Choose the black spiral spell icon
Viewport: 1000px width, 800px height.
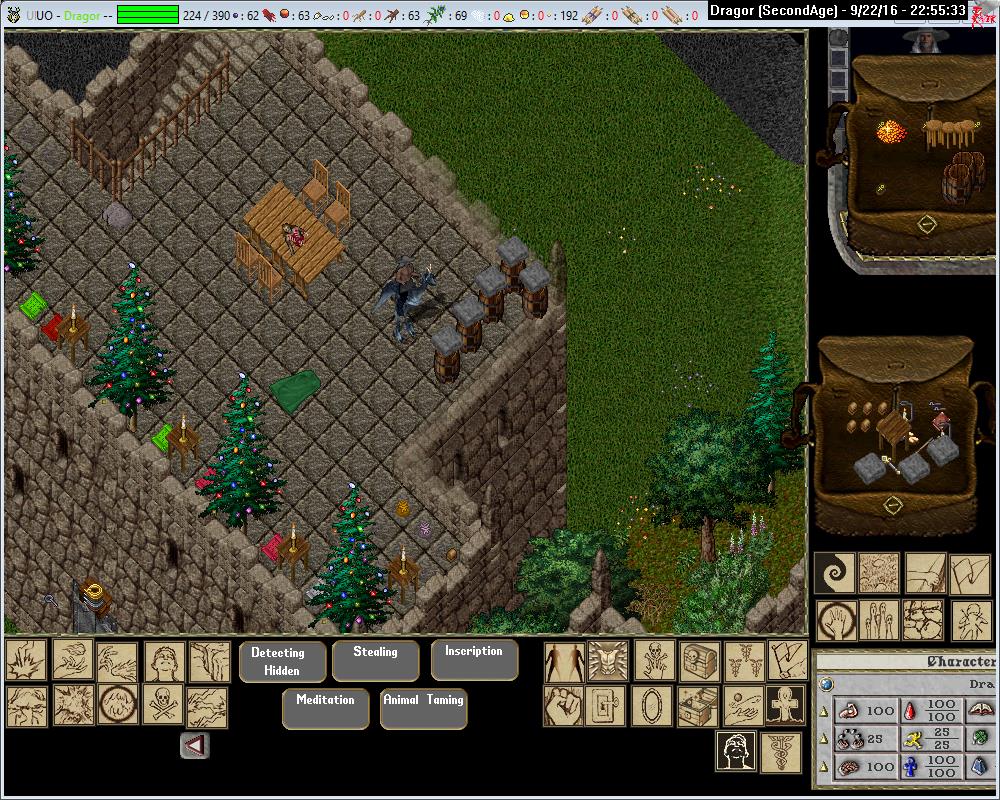[x=835, y=574]
